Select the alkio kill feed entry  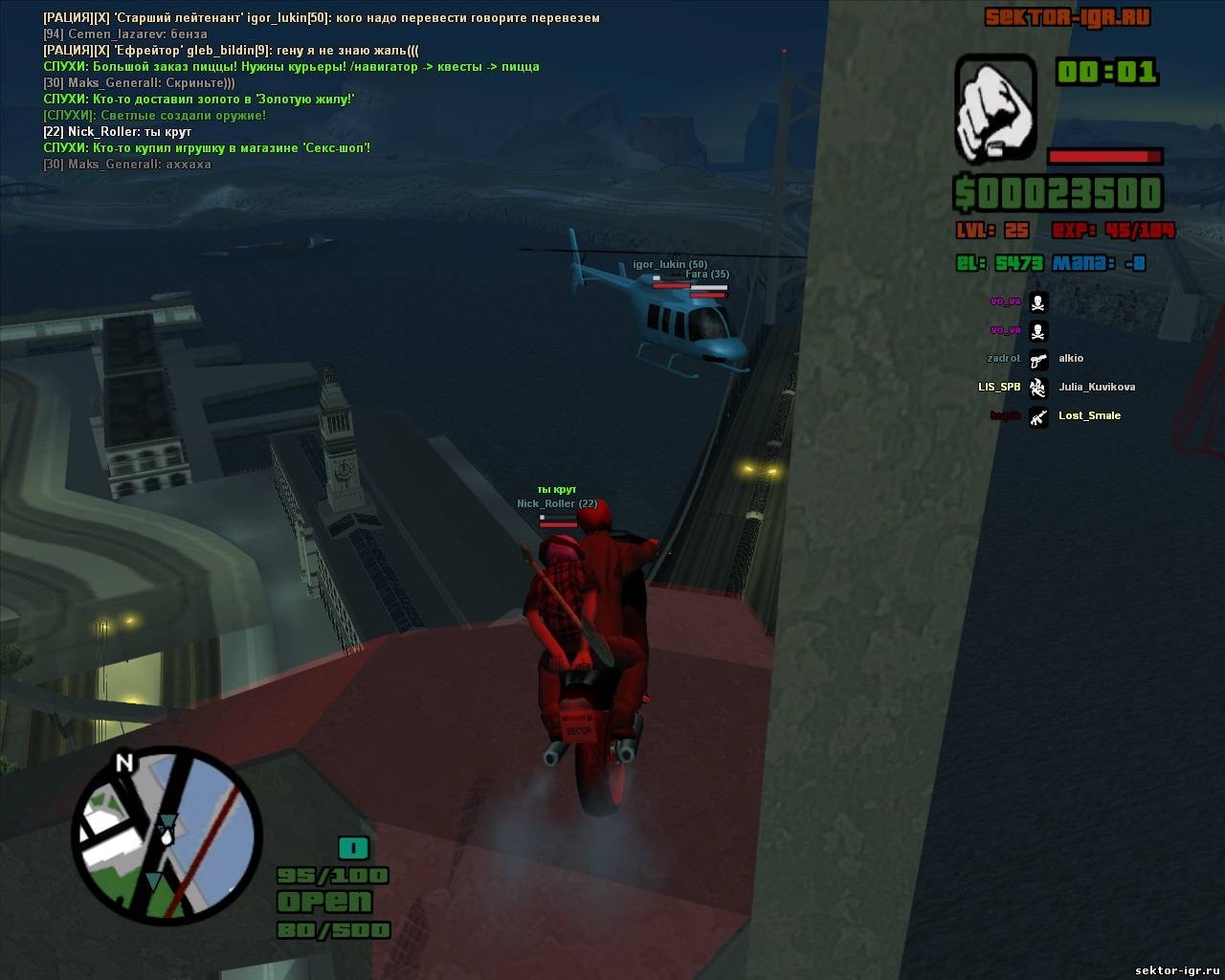tap(1070, 358)
